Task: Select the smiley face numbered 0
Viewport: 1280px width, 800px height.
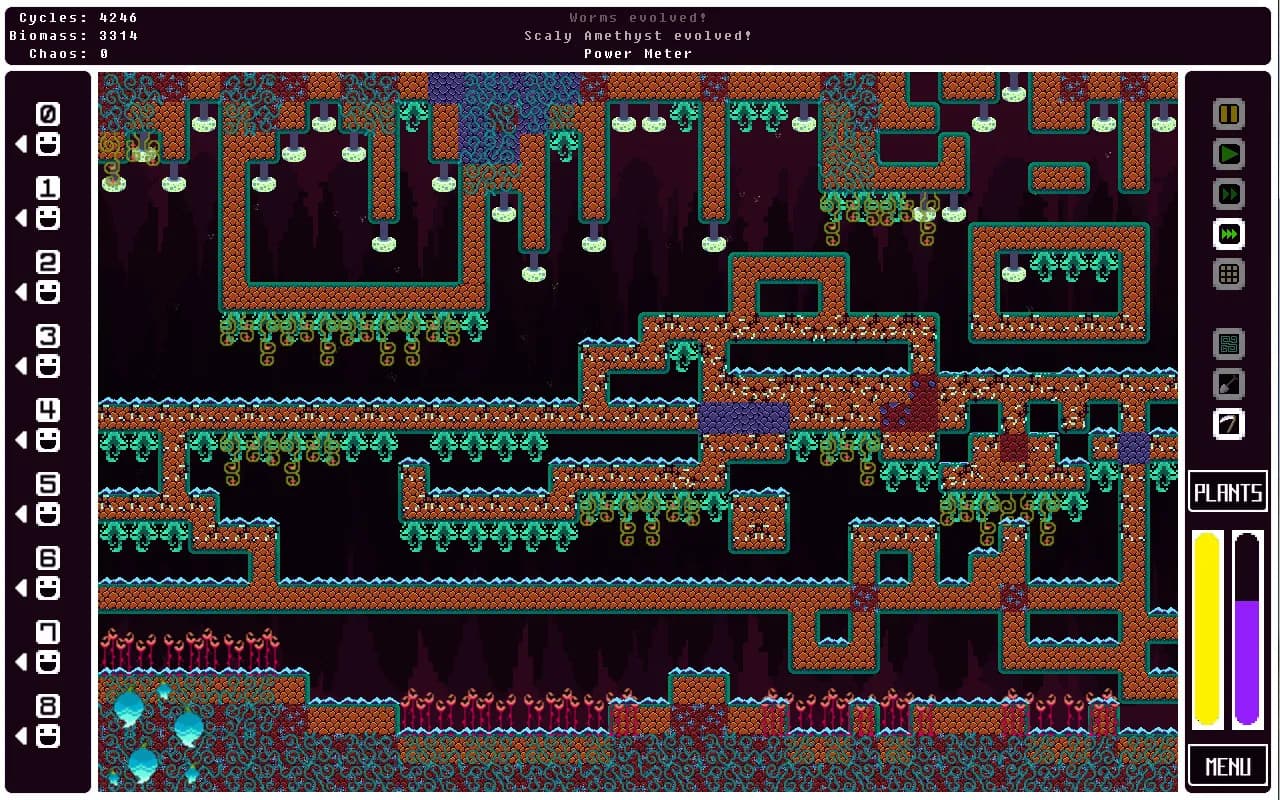Action: pyautogui.click(x=47, y=145)
